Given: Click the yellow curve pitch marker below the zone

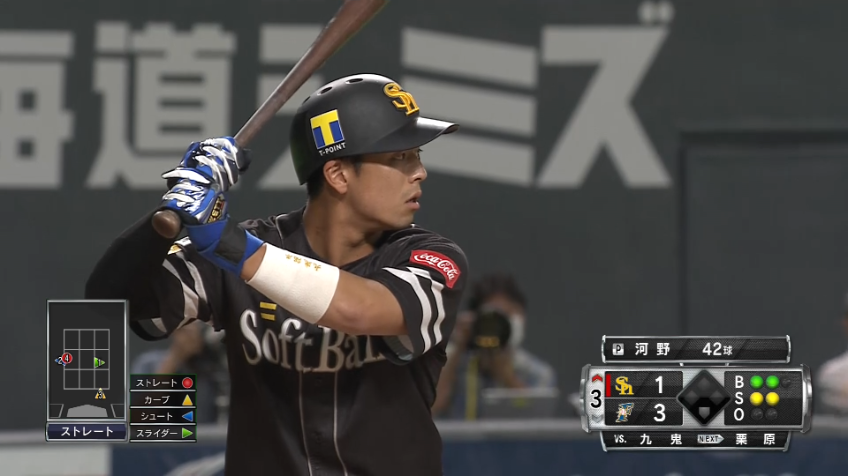Looking at the screenshot, I should tap(100, 394).
